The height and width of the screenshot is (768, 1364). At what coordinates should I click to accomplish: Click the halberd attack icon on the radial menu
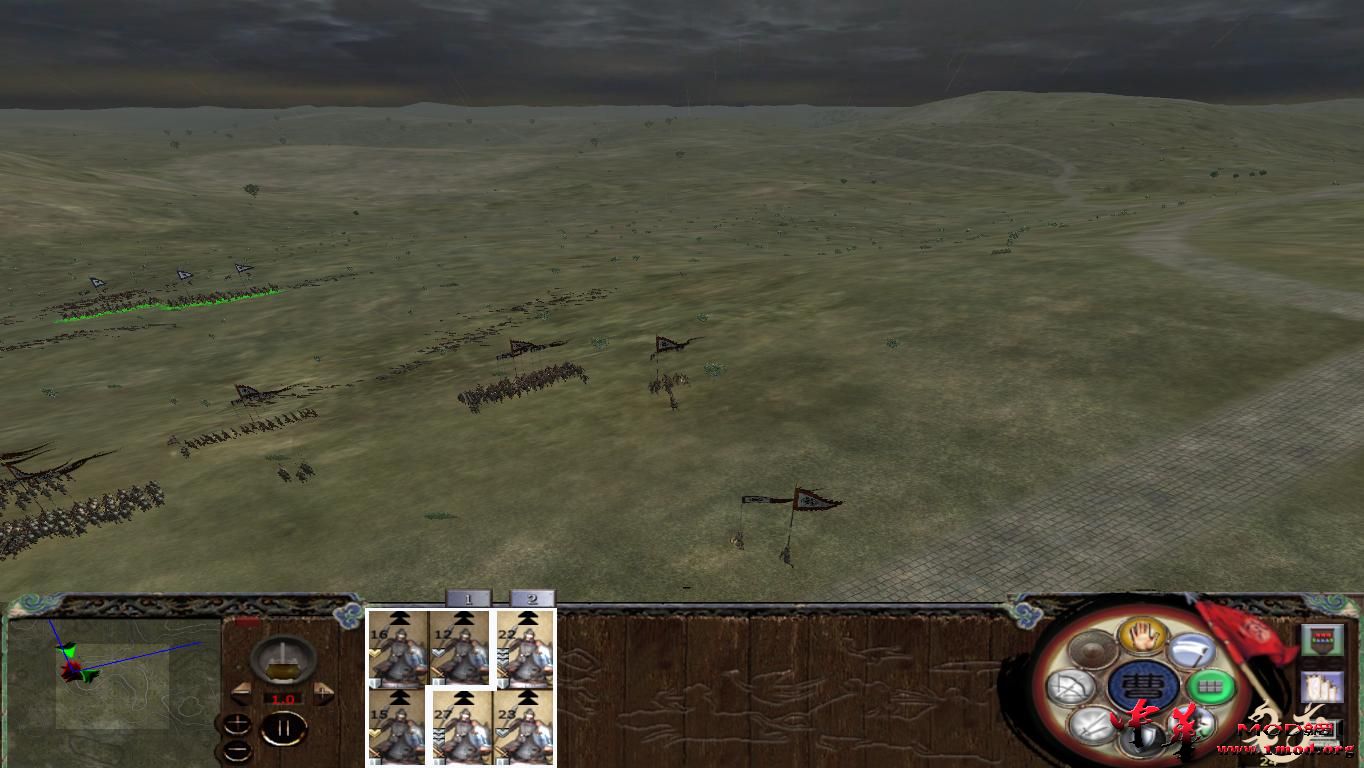click(x=1192, y=649)
